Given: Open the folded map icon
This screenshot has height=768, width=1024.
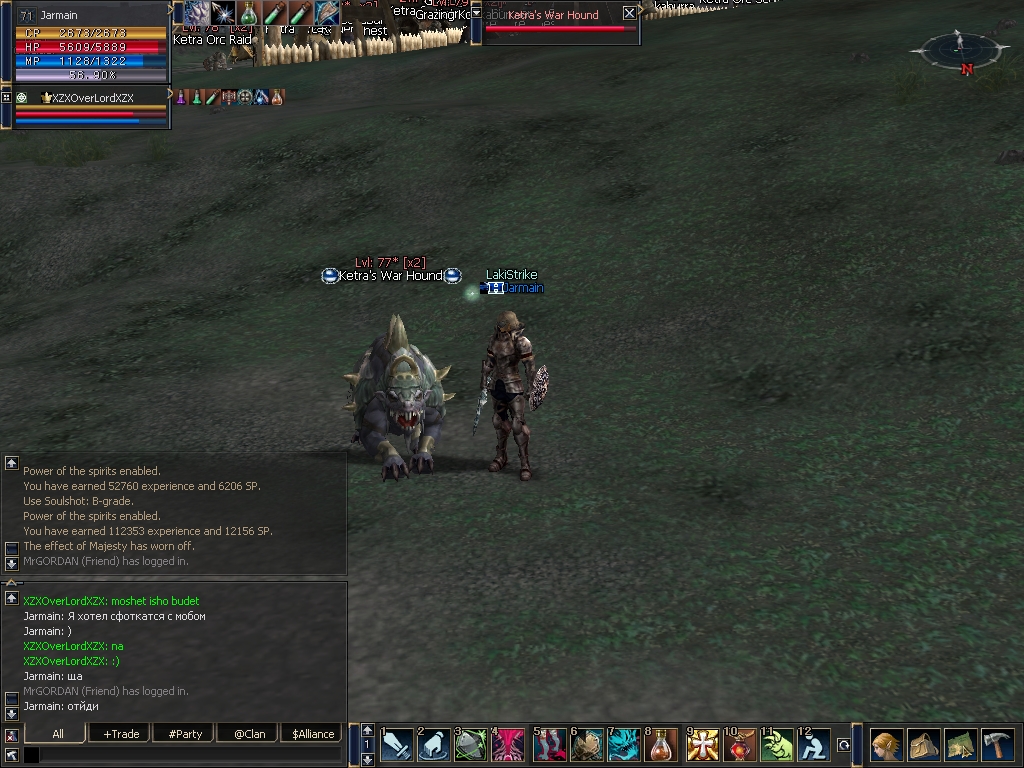Looking at the screenshot, I should pyautogui.click(x=960, y=745).
